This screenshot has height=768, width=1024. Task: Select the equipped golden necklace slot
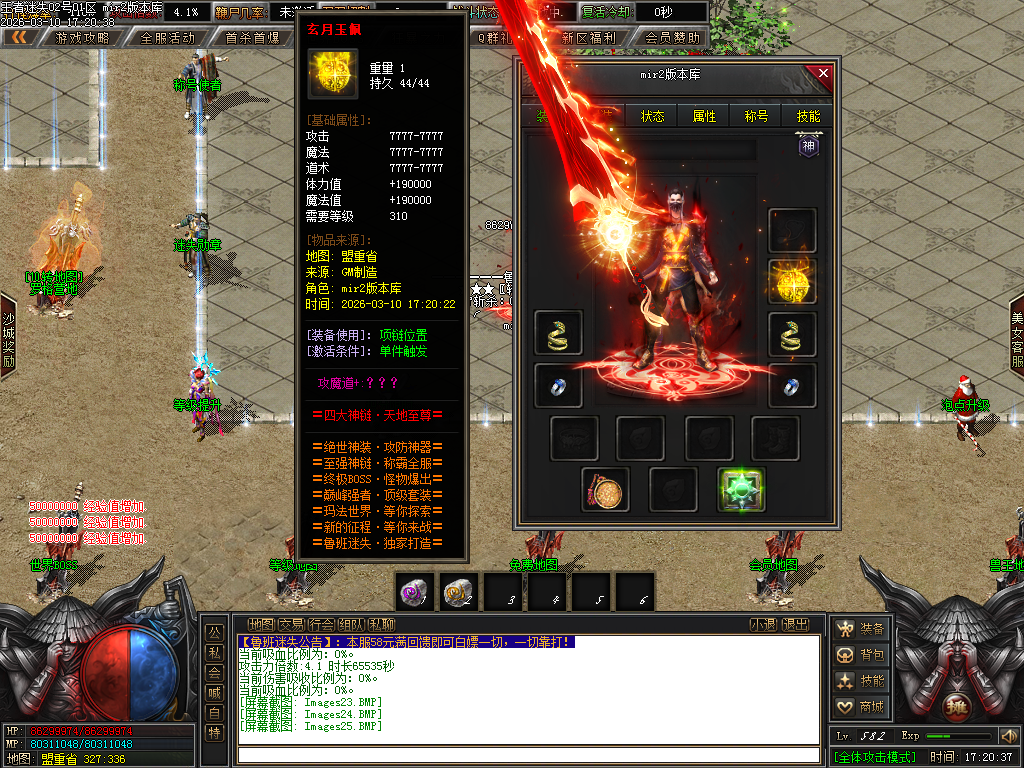tap(792, 282)
